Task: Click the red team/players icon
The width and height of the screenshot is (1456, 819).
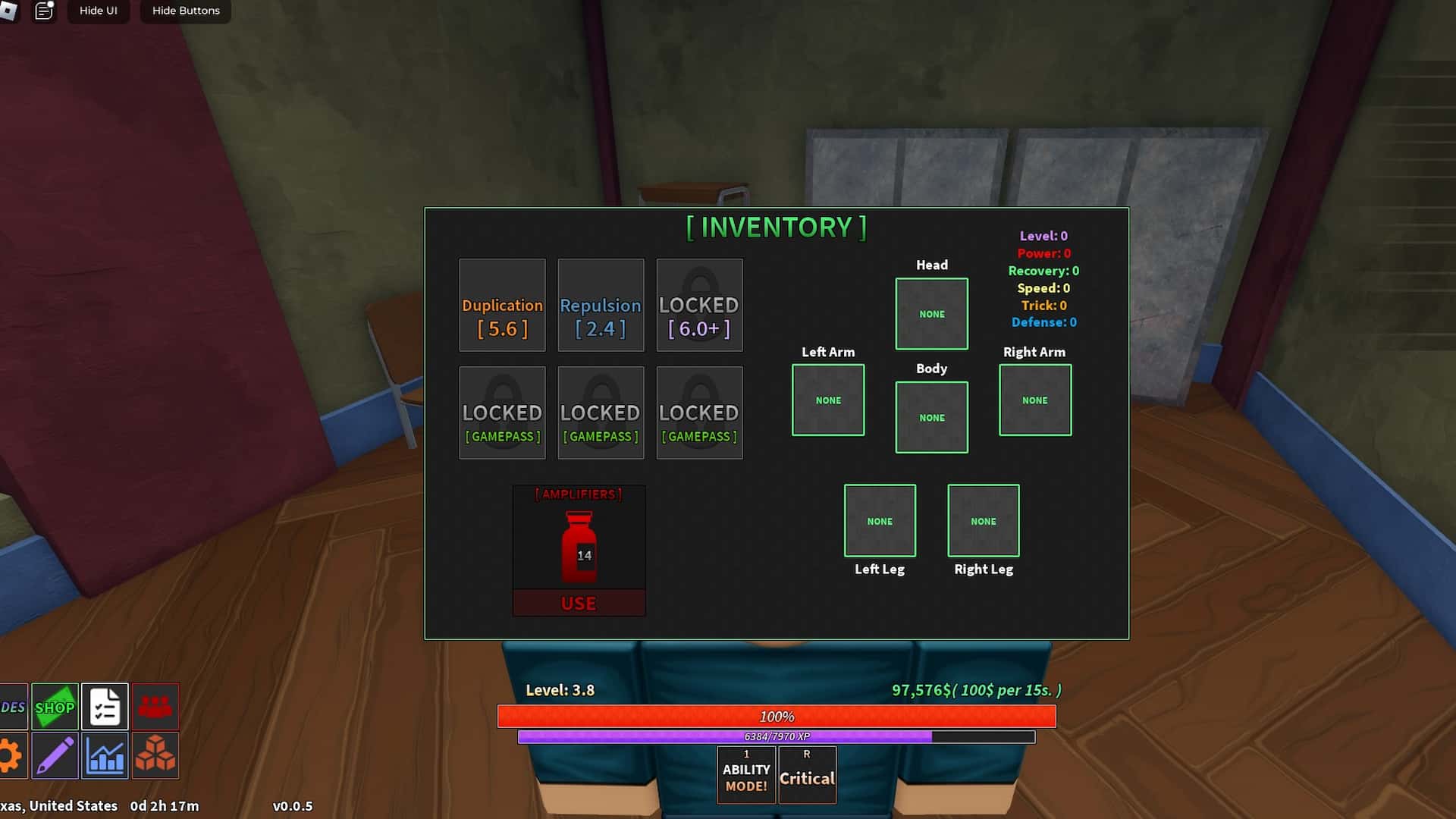Action: (155, 706)
